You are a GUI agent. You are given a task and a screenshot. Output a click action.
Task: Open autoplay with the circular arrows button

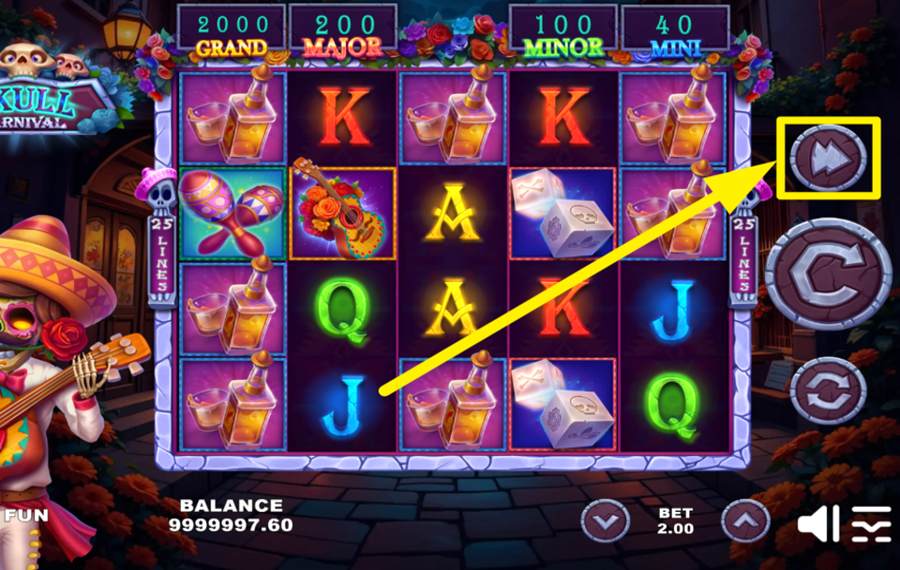828,390
